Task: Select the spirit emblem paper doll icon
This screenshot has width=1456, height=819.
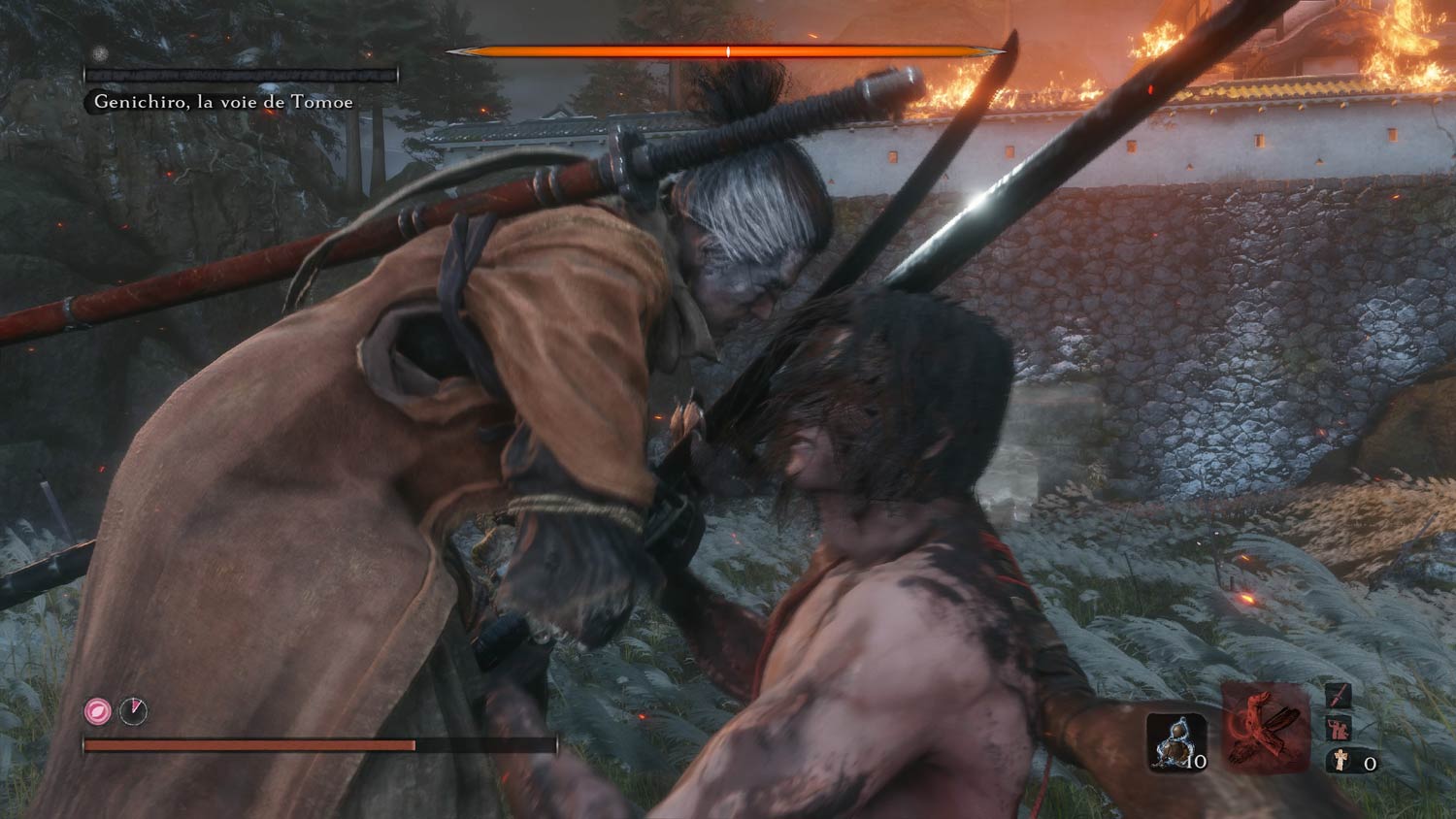Action: [x=1339, y=761]
